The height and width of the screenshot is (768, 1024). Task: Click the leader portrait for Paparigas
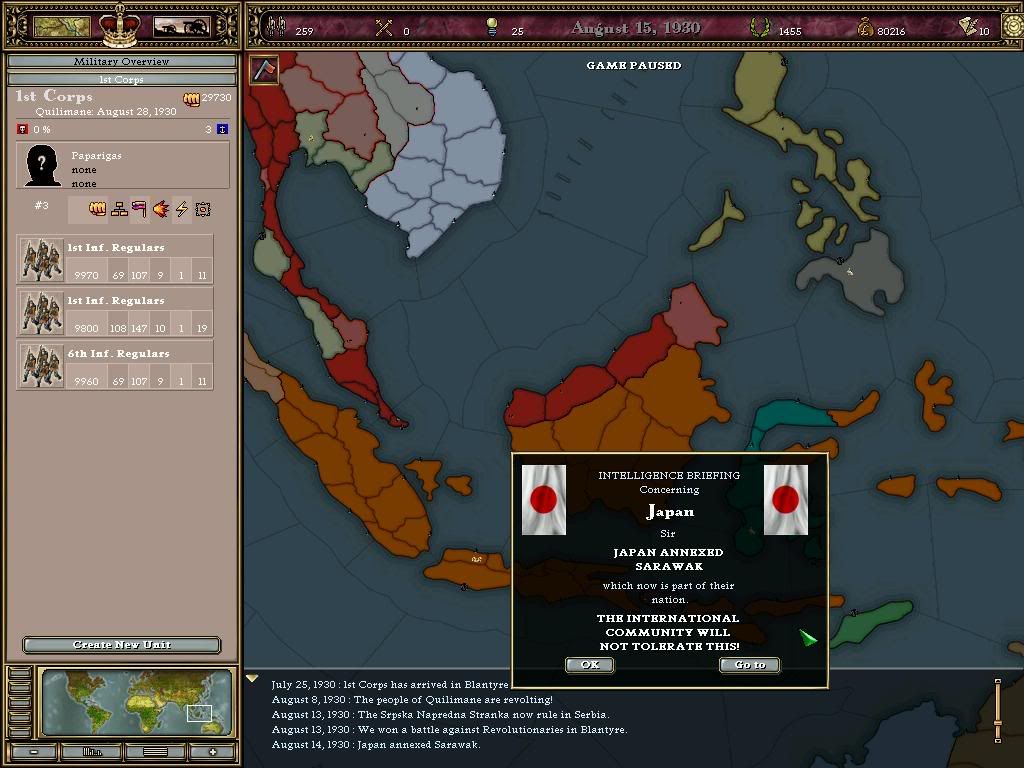pos(42,166)
